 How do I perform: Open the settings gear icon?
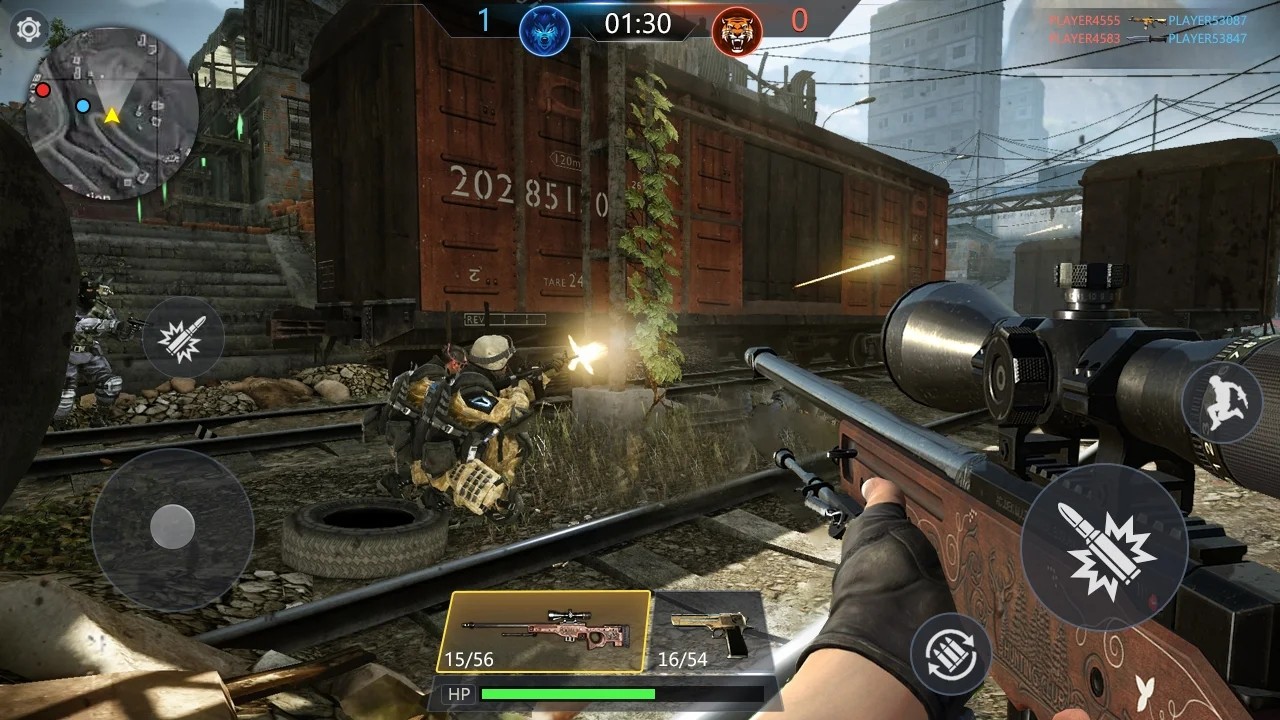[28, 28]
